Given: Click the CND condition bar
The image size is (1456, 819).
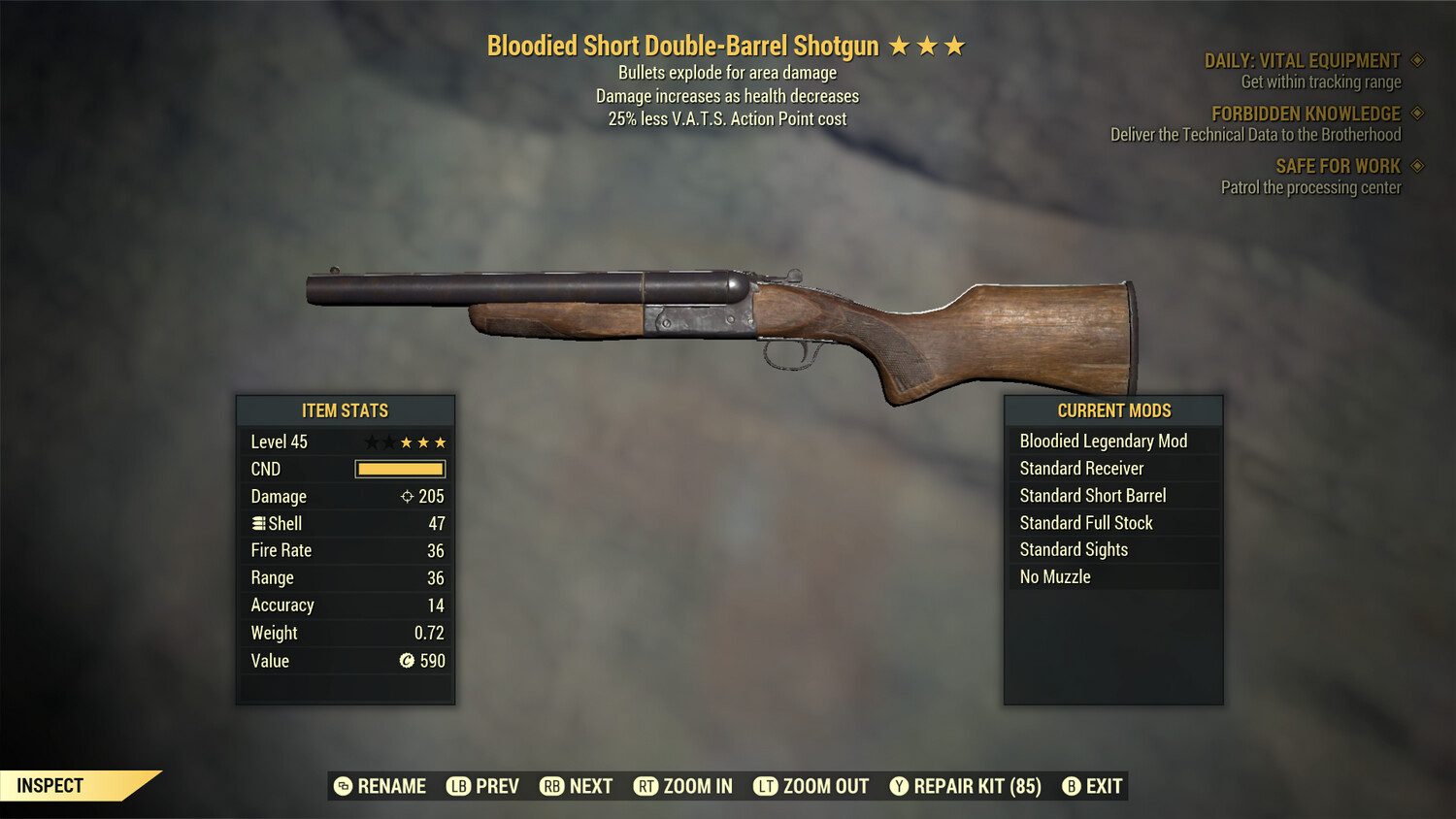Looking at the screenshot, I should [x=400, y=469].
